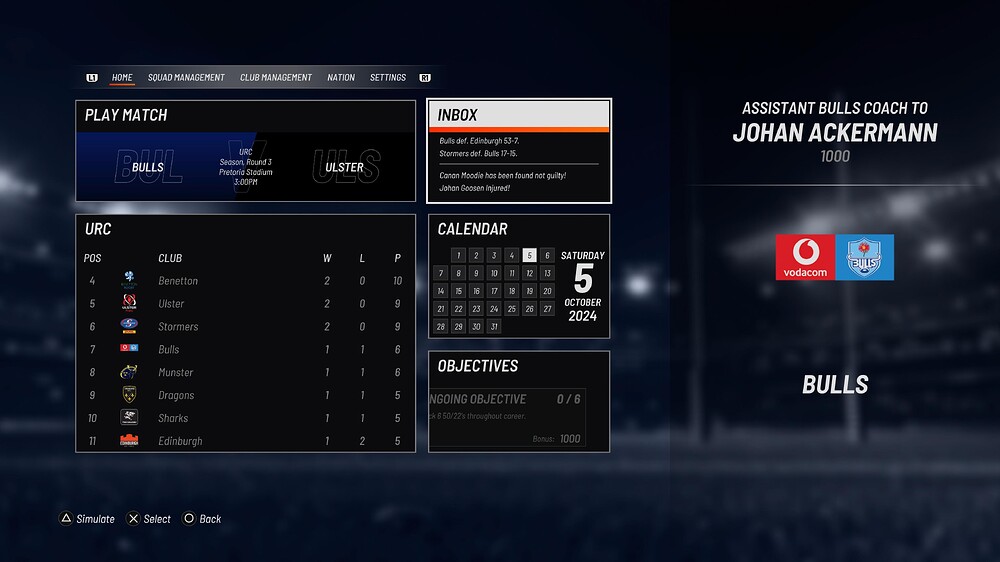The height and width of the screenshot is (562, 1000).
Task: Open the Inbox panel
Action: 519,150
